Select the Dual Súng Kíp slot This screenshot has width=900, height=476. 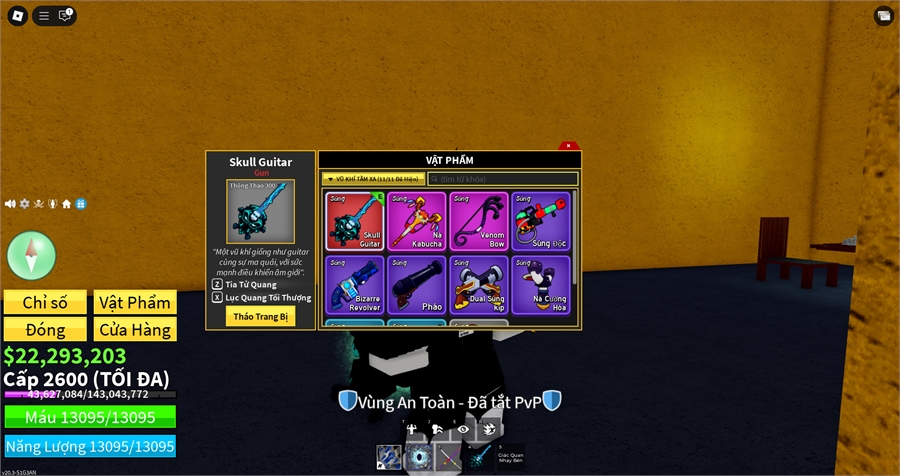point(478,285)
